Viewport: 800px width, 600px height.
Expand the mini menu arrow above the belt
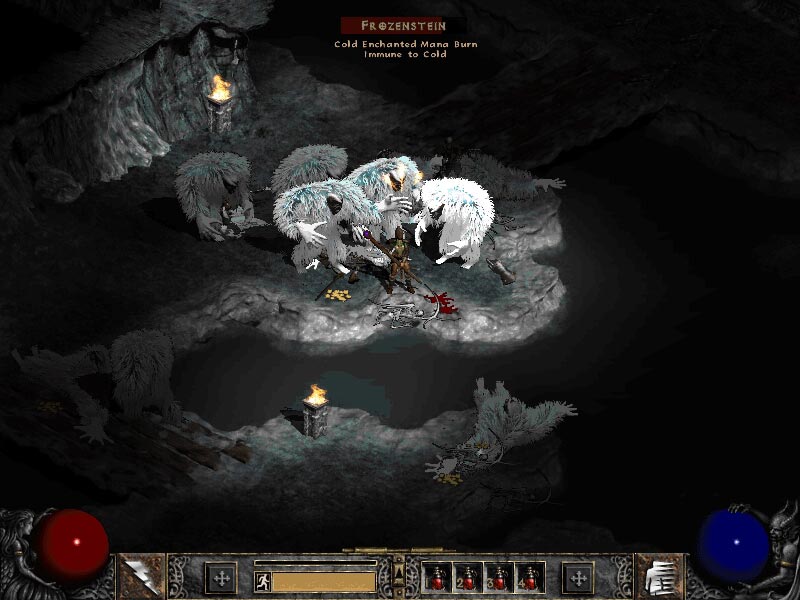click(400, 572)
